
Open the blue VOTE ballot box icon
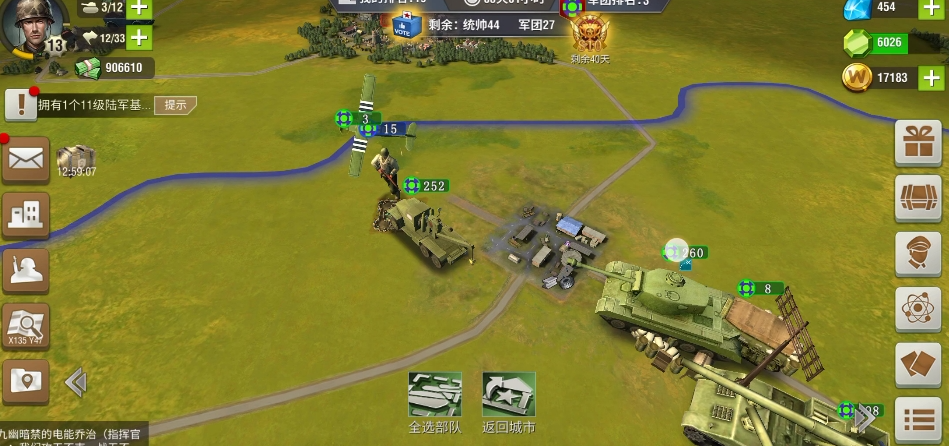[x=402, y=25]
